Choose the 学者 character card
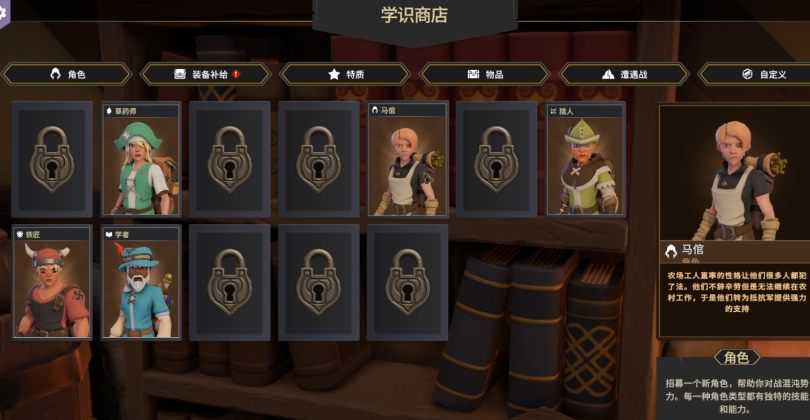This screenshot has width=810, height=420. [141, 283]
